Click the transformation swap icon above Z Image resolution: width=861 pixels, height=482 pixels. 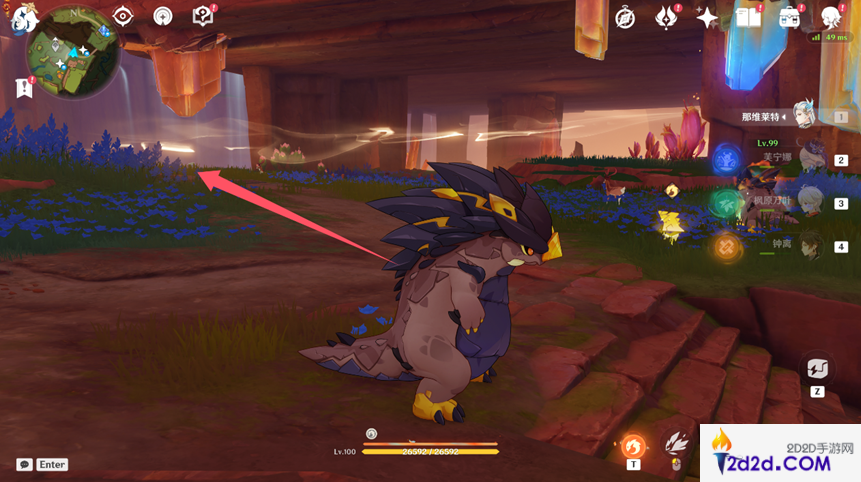pyautogui.click(x=817, y=368)
